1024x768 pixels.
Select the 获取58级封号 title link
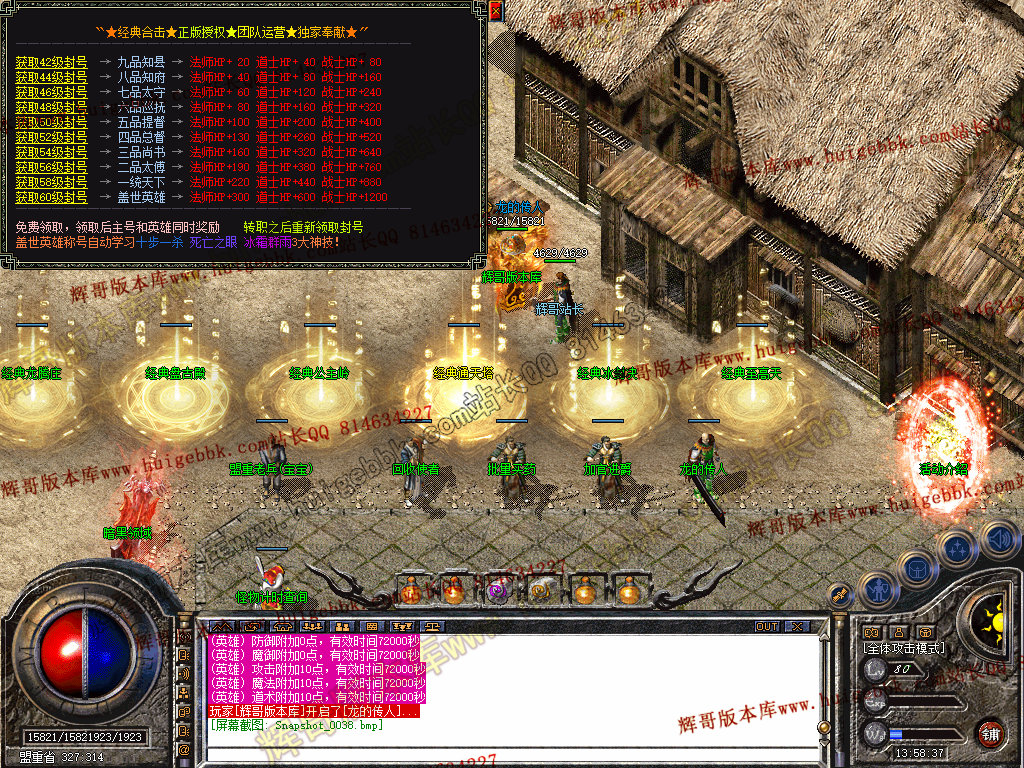tap(51, 183)
